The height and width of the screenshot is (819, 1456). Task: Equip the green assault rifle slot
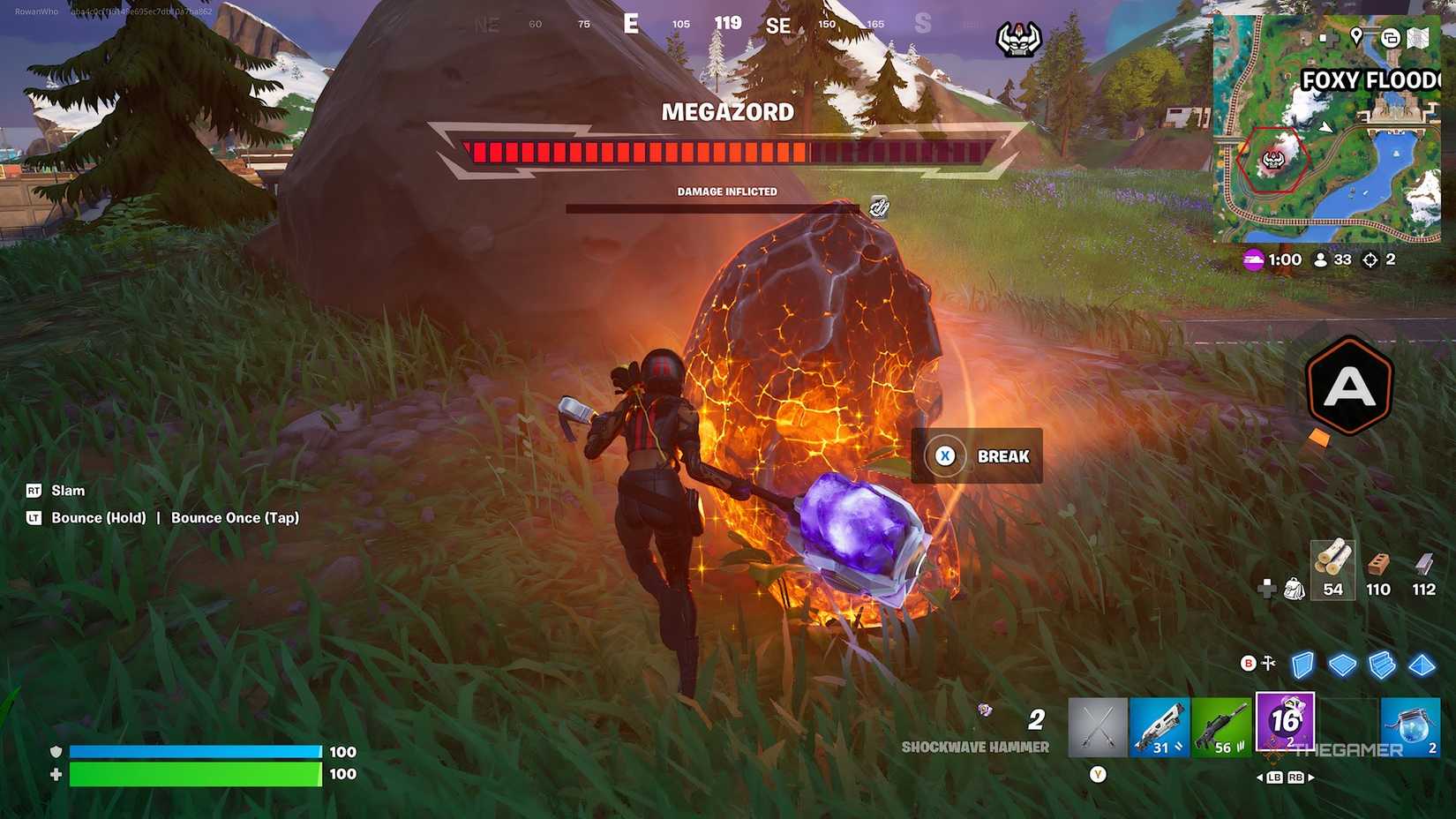[x=1222, y=728]
